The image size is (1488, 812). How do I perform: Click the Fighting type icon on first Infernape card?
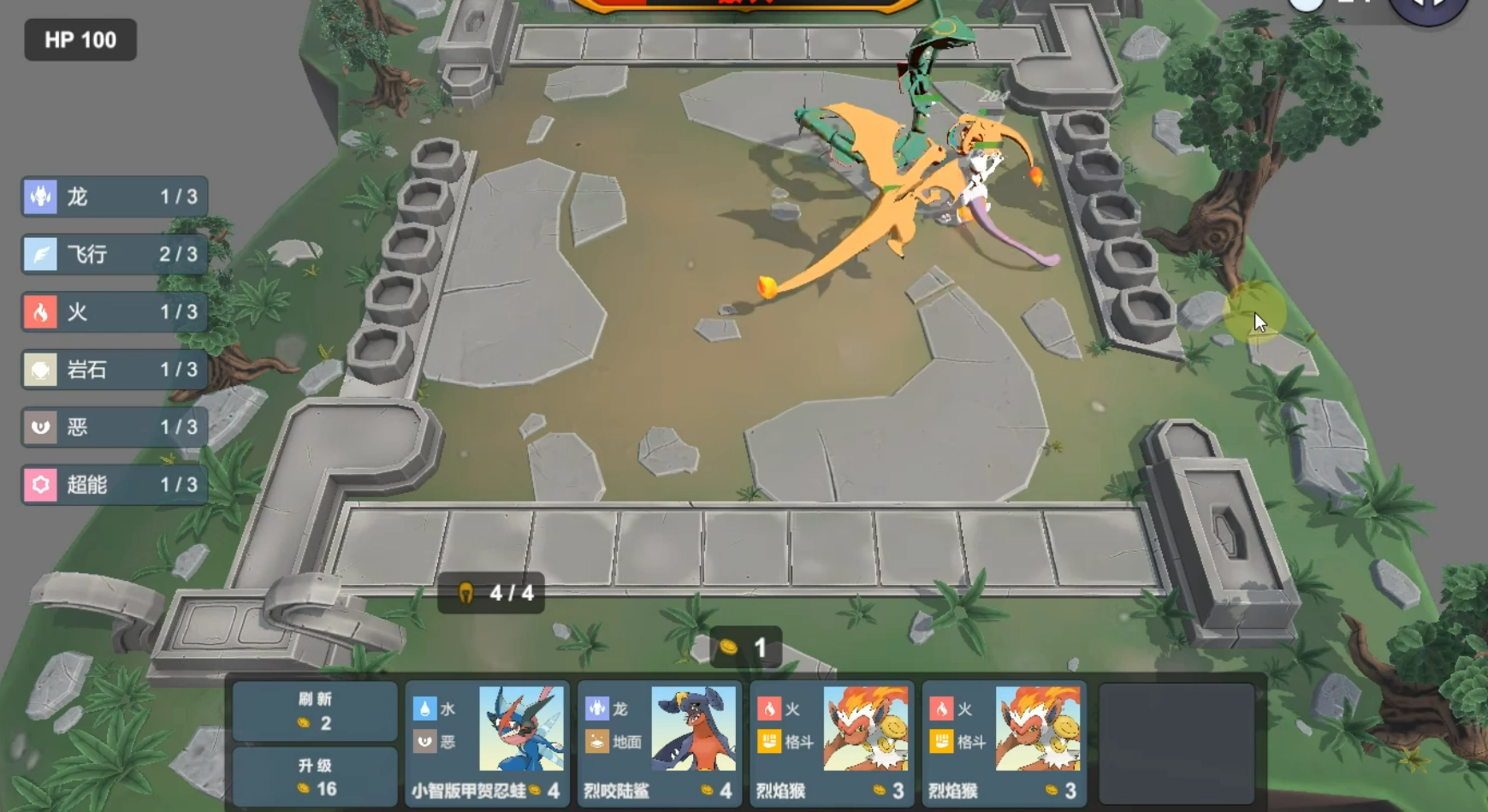click(771, 743)
